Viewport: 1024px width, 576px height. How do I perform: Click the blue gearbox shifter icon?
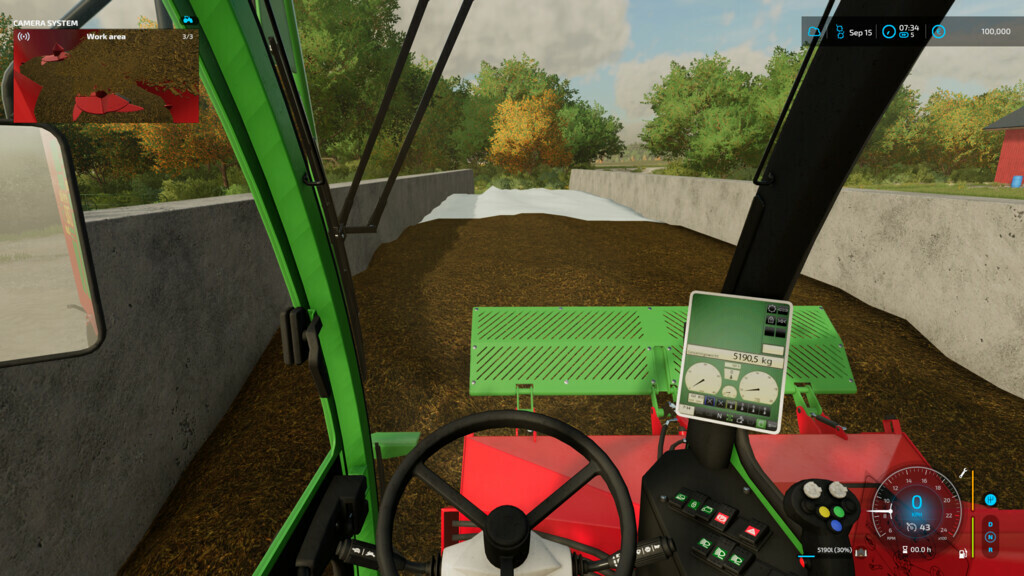click(x=990, y=500)
